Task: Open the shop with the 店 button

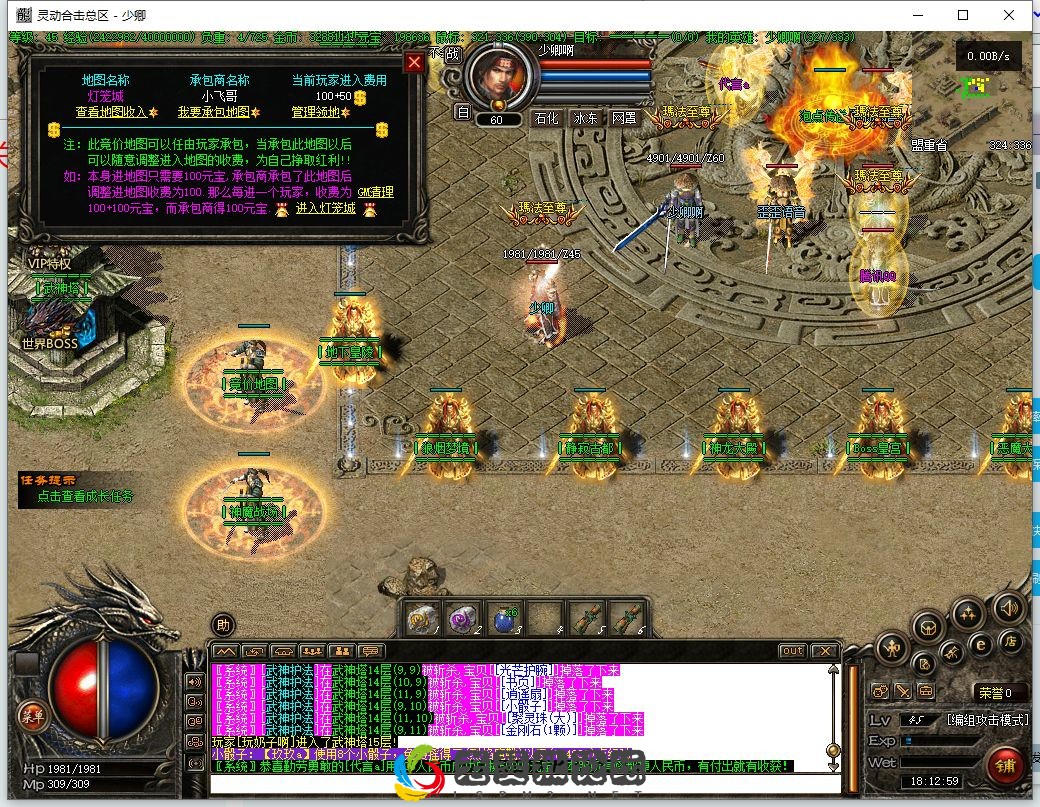Action: [1010, 642]
